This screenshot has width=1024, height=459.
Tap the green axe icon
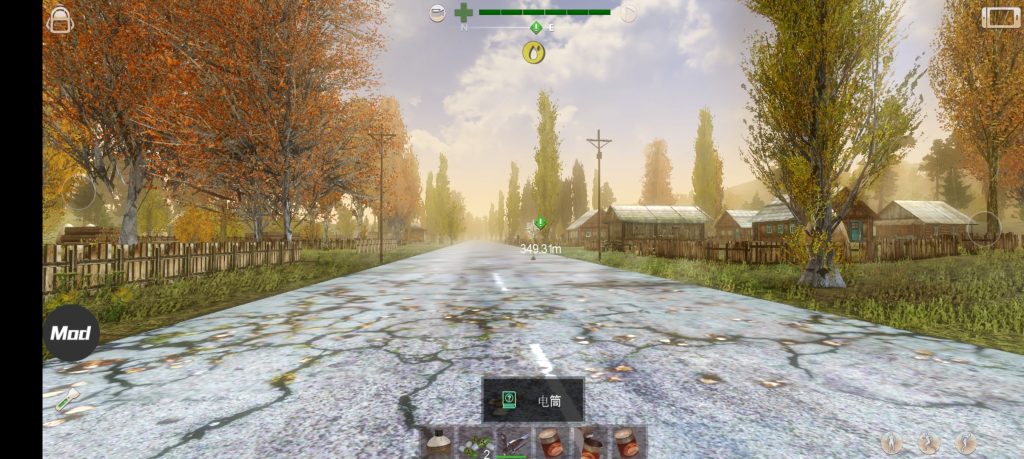click(67, 401)
